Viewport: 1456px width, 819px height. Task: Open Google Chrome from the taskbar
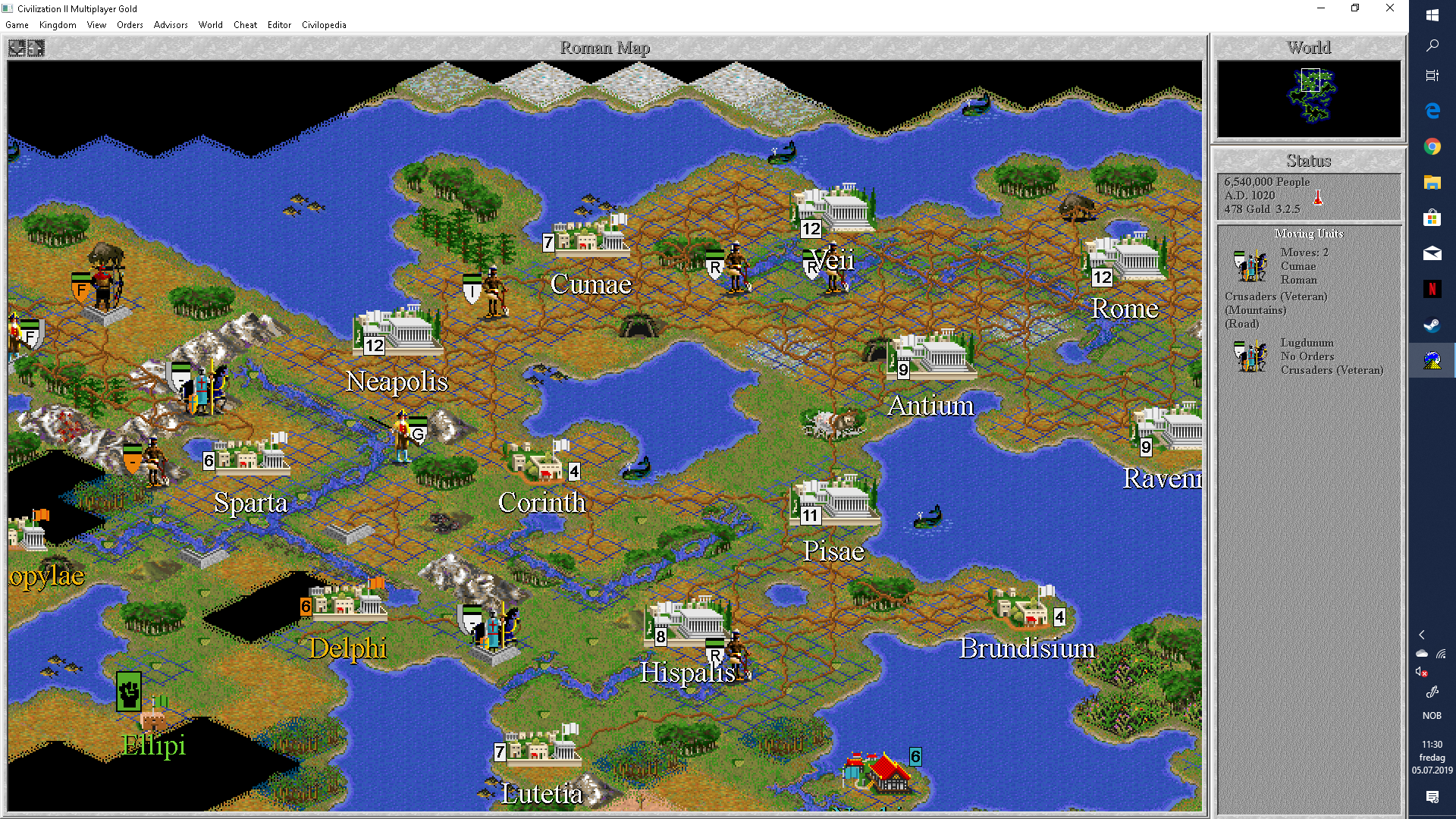(x=1432, y=146)
